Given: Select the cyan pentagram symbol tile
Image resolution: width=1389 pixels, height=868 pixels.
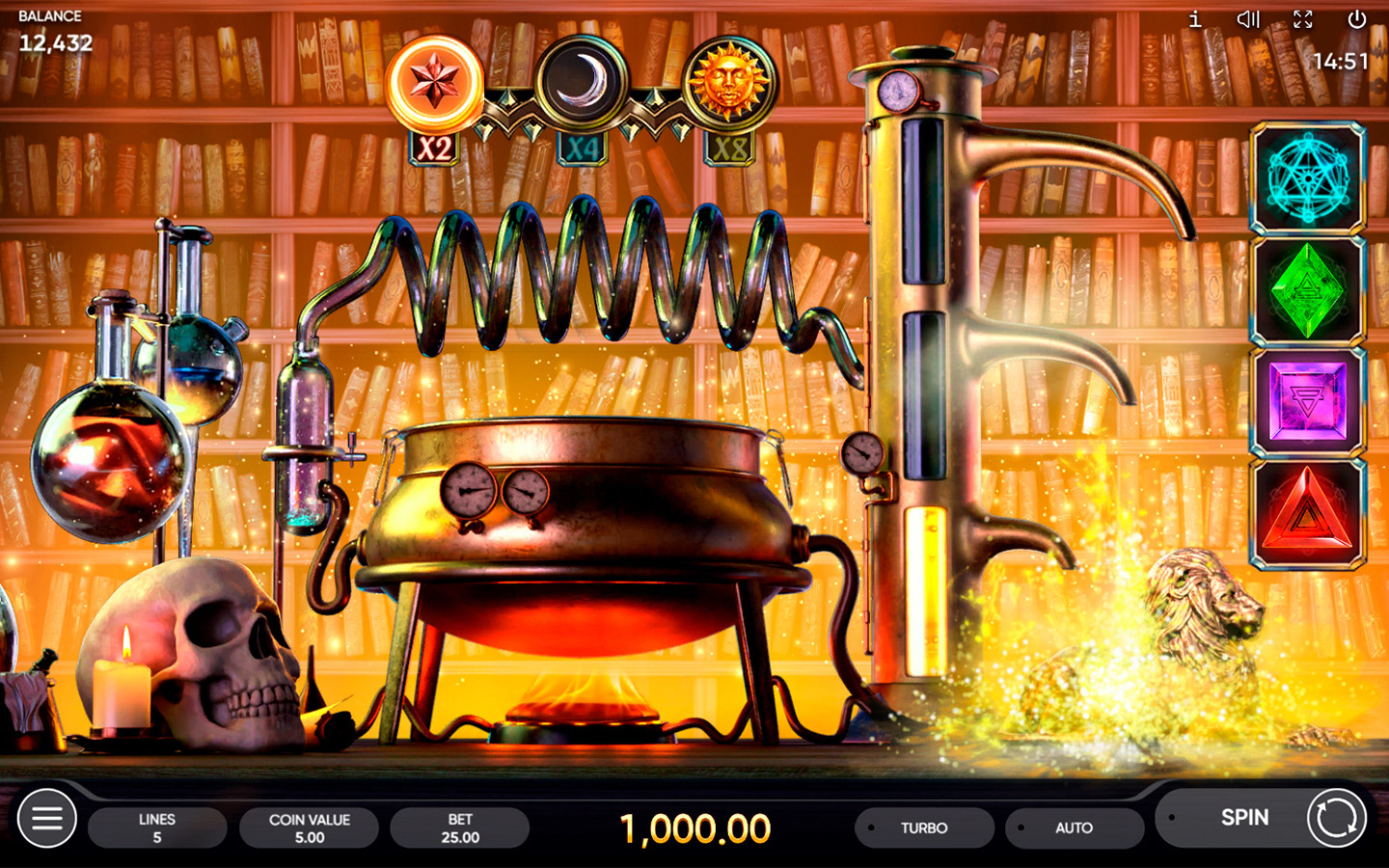Looking at the screenshot, I should point(1308,178).
